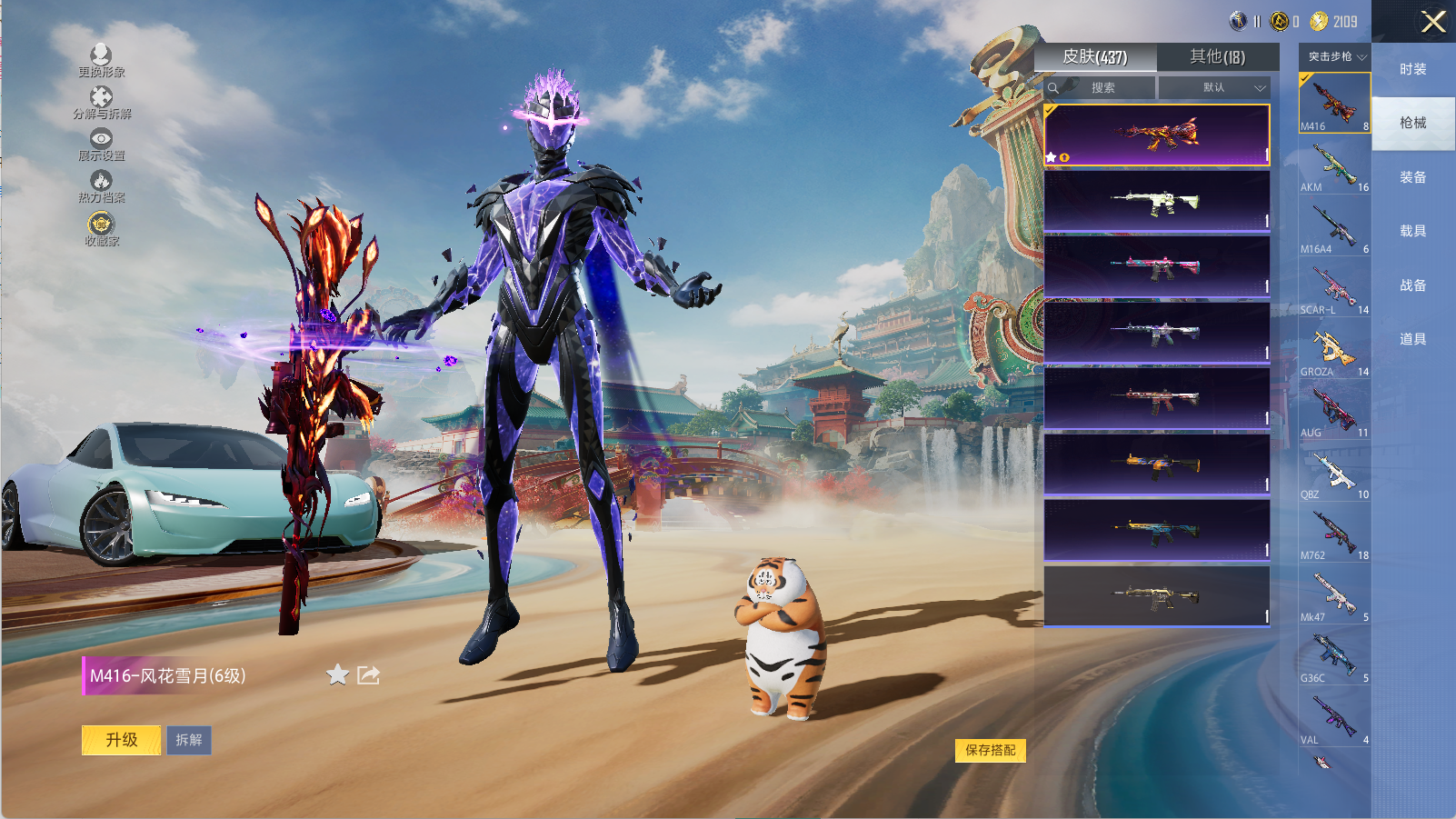Select the GROZA weapon entry
This screenshot has width=1456, height=819.
(x=1334, y=351)
